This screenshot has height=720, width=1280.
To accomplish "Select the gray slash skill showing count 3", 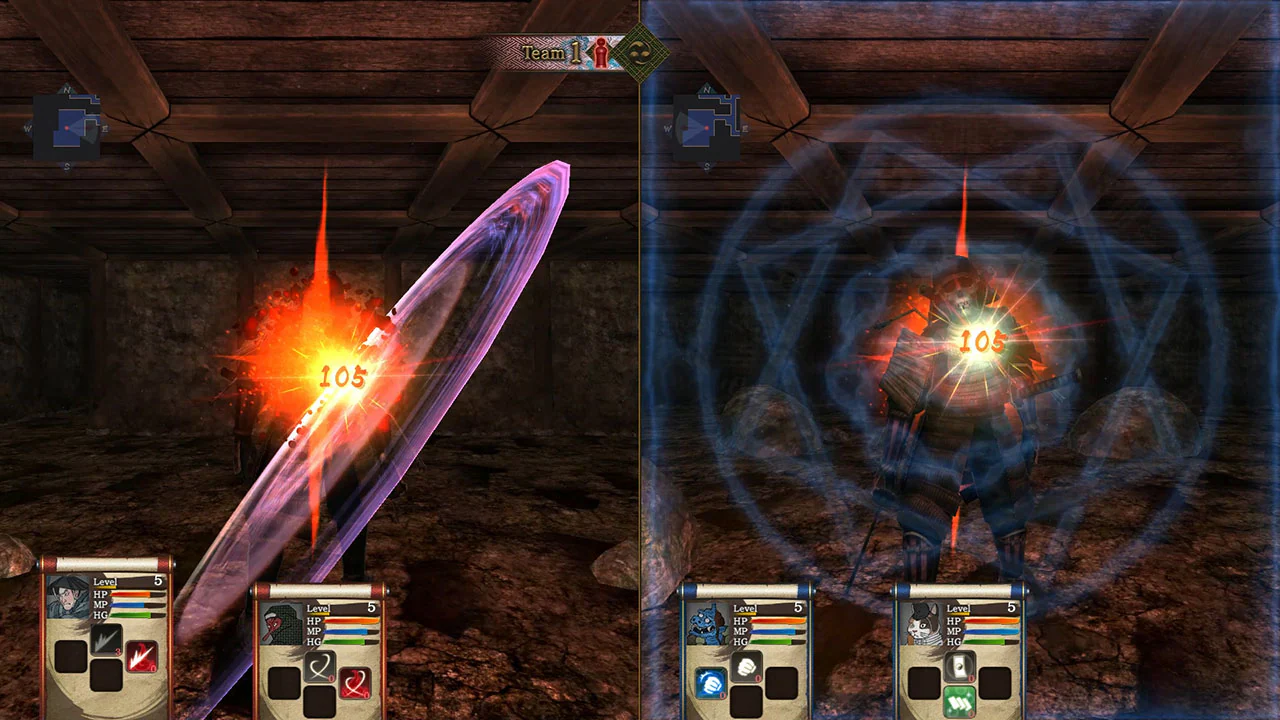I will click(x=108, y=638).
